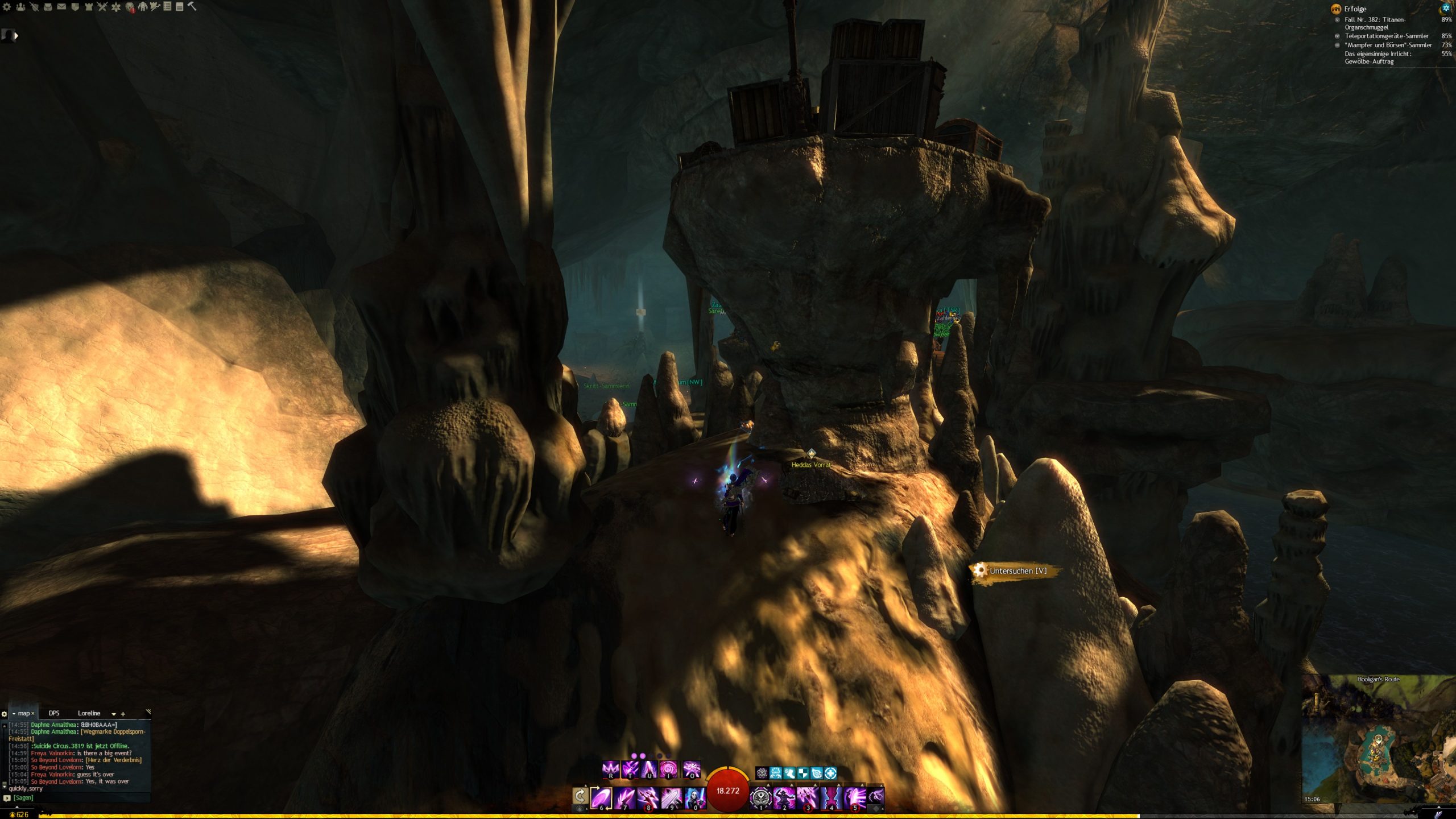The image size is (1456, 819).
Task: Open the crossed swords PvP panel
Action: tap(102, 7)
